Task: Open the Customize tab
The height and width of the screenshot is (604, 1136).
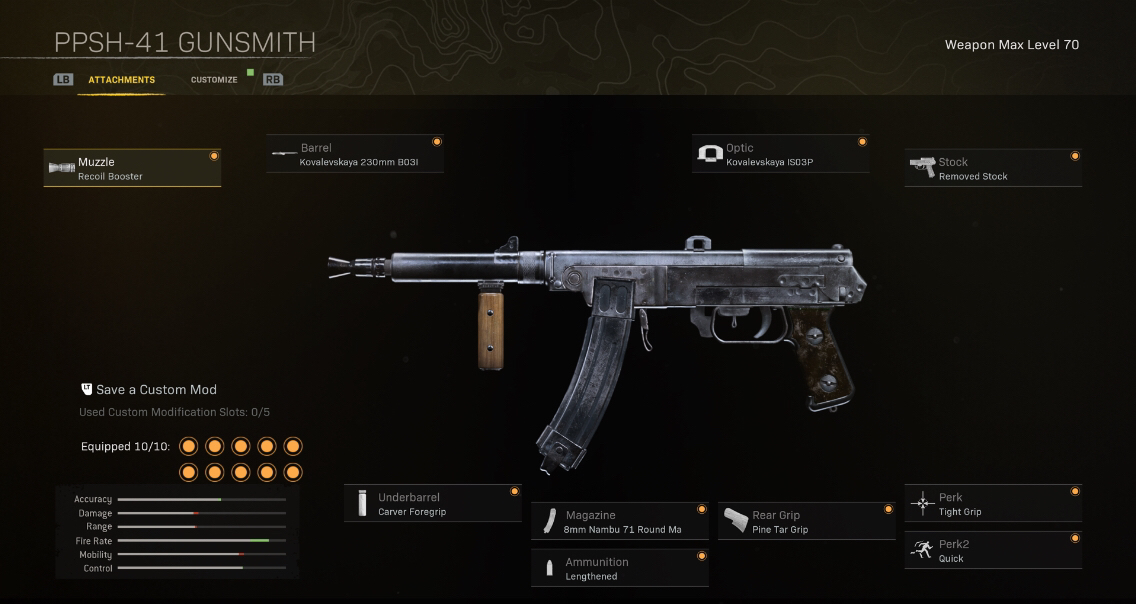Action: pyautogui.click(x=214, y=80)
